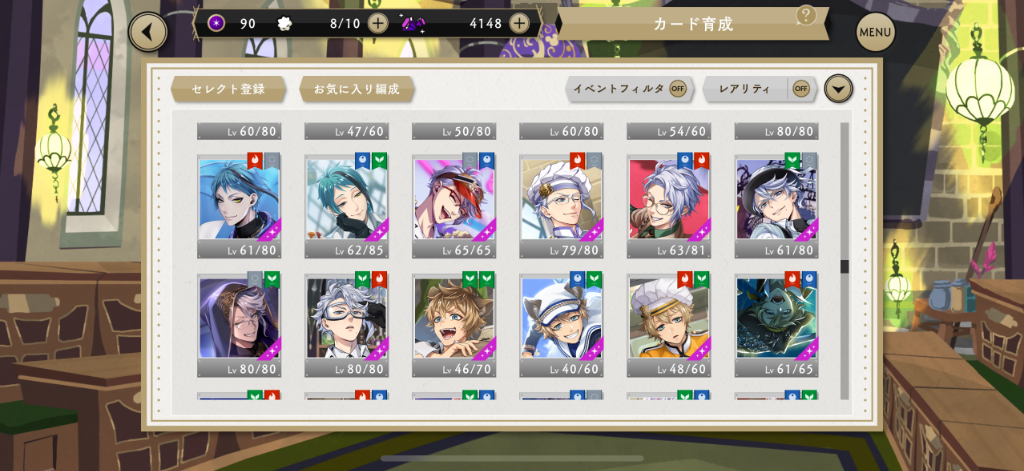Add gems with the plus beside 4148
1024x471 pixels.
519,23
